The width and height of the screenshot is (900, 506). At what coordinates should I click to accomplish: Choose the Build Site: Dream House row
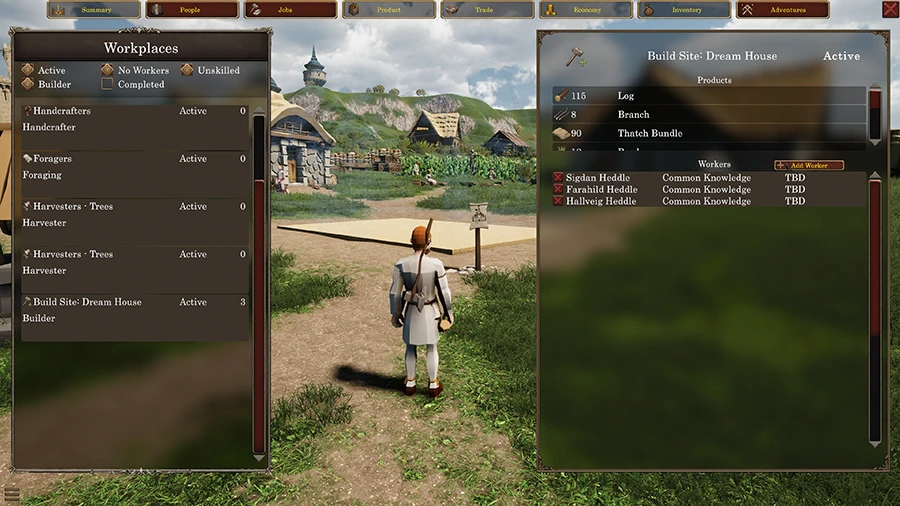134,310
